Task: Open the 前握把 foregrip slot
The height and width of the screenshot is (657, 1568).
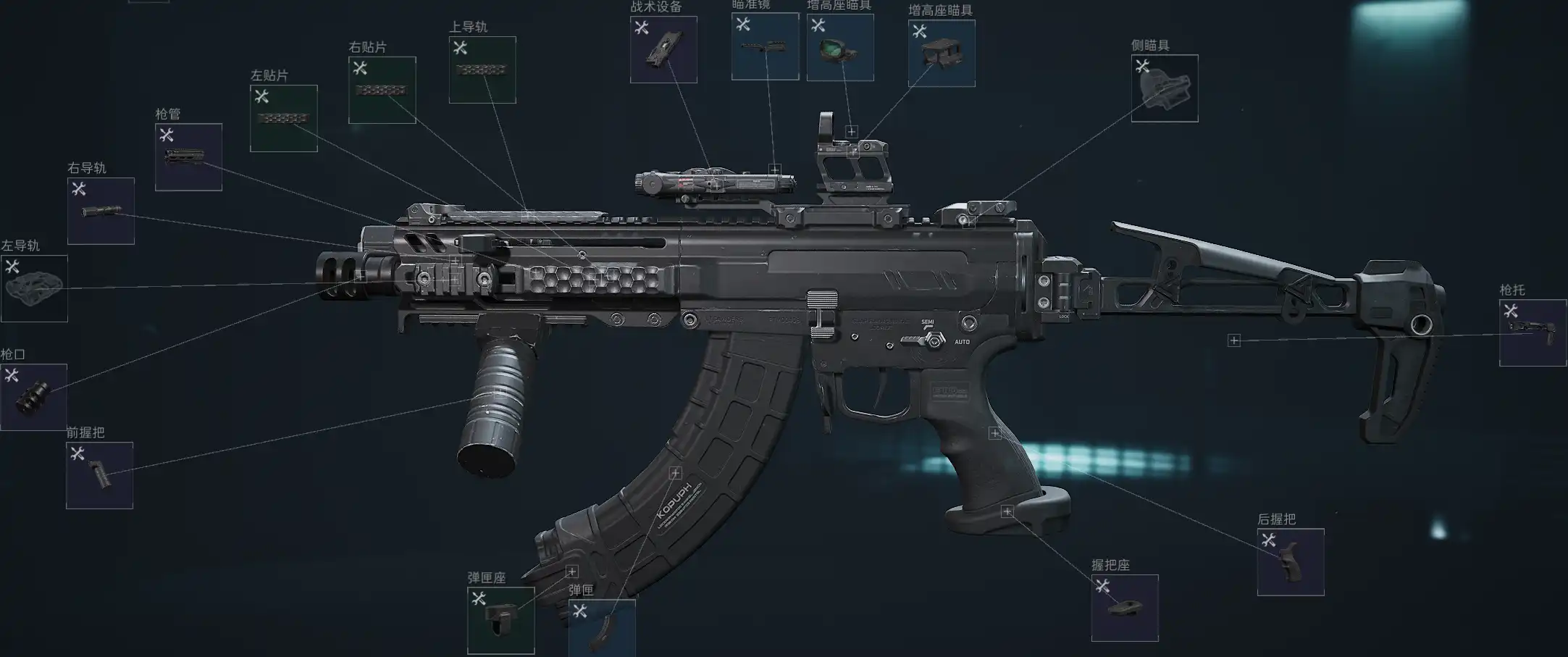Action: (99, 475)
